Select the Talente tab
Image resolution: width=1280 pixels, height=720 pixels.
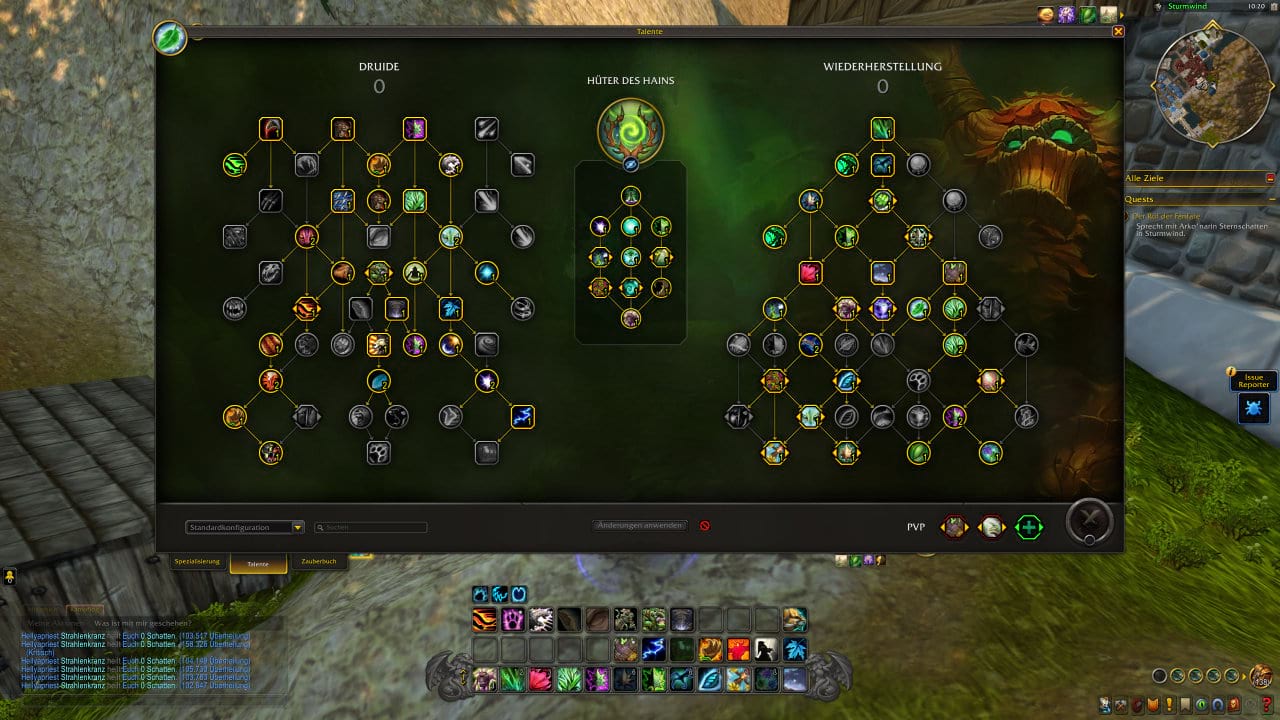(x=258, y=563)
